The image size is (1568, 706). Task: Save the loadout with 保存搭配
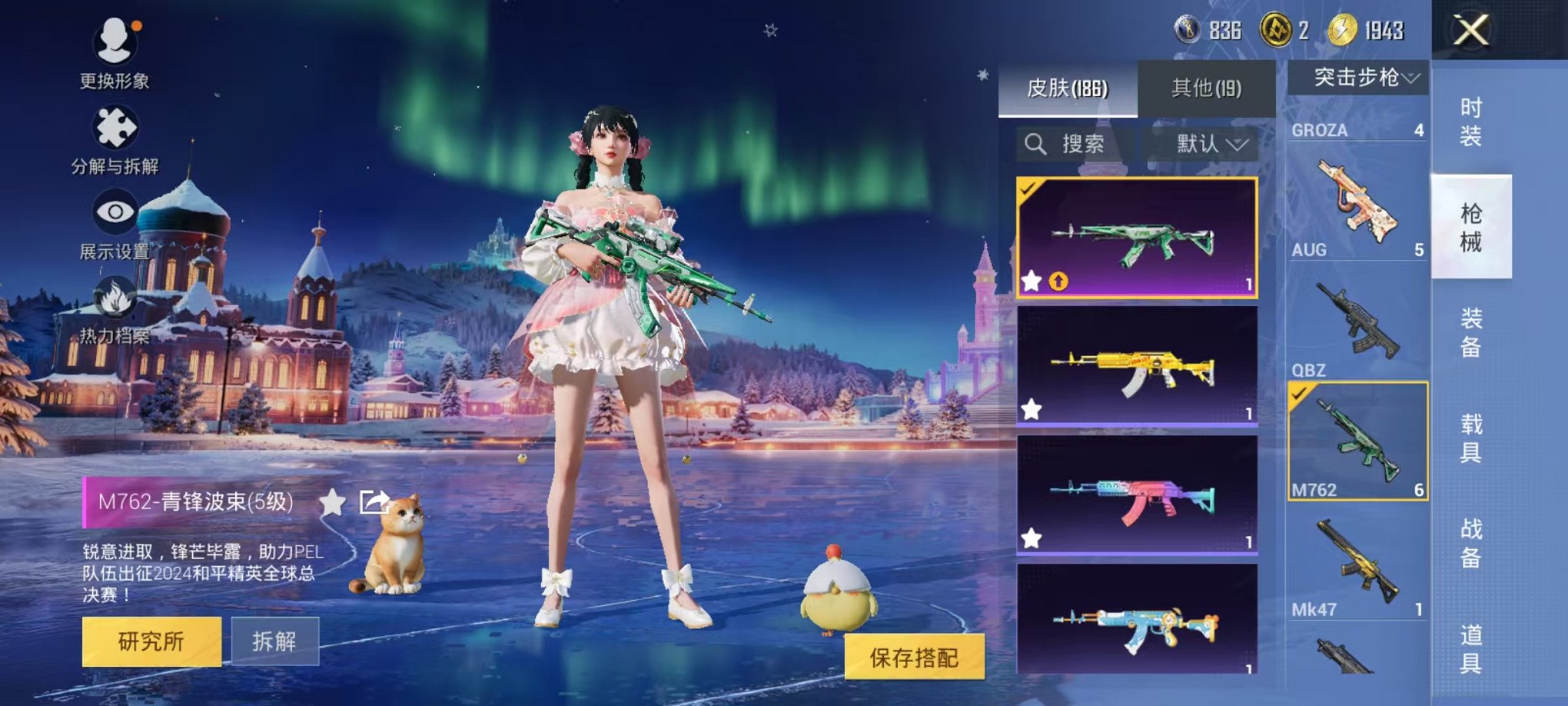914,657
